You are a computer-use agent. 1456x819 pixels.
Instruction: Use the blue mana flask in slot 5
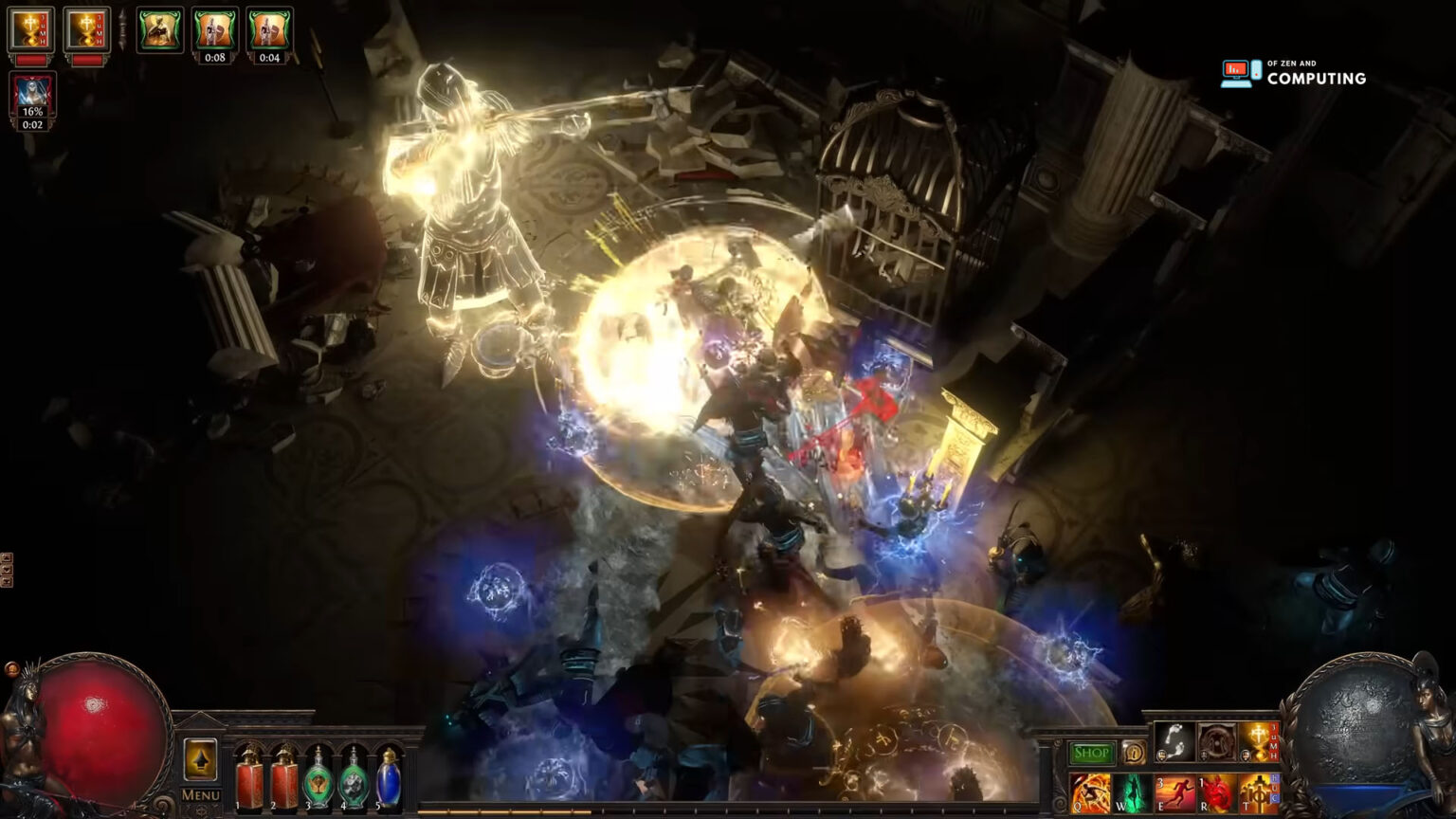click(x=389, y=779)
